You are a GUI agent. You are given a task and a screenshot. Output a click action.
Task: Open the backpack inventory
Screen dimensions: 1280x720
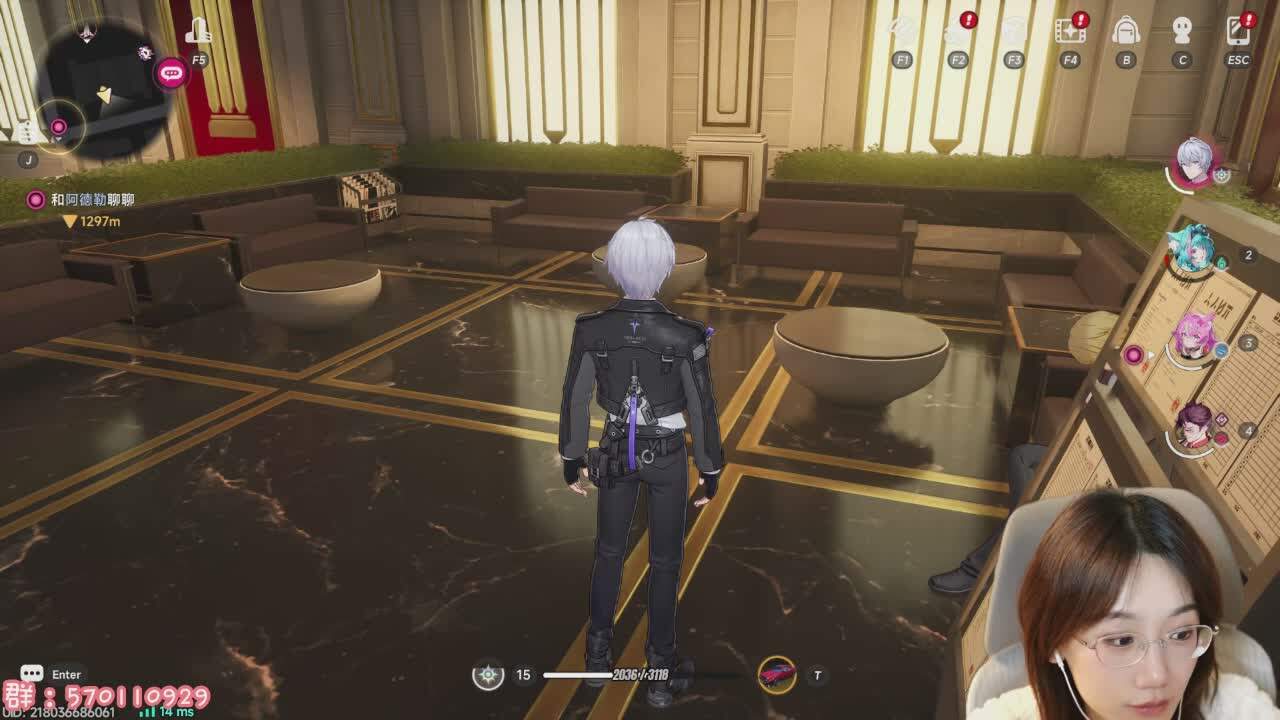tap(1126, 32)
